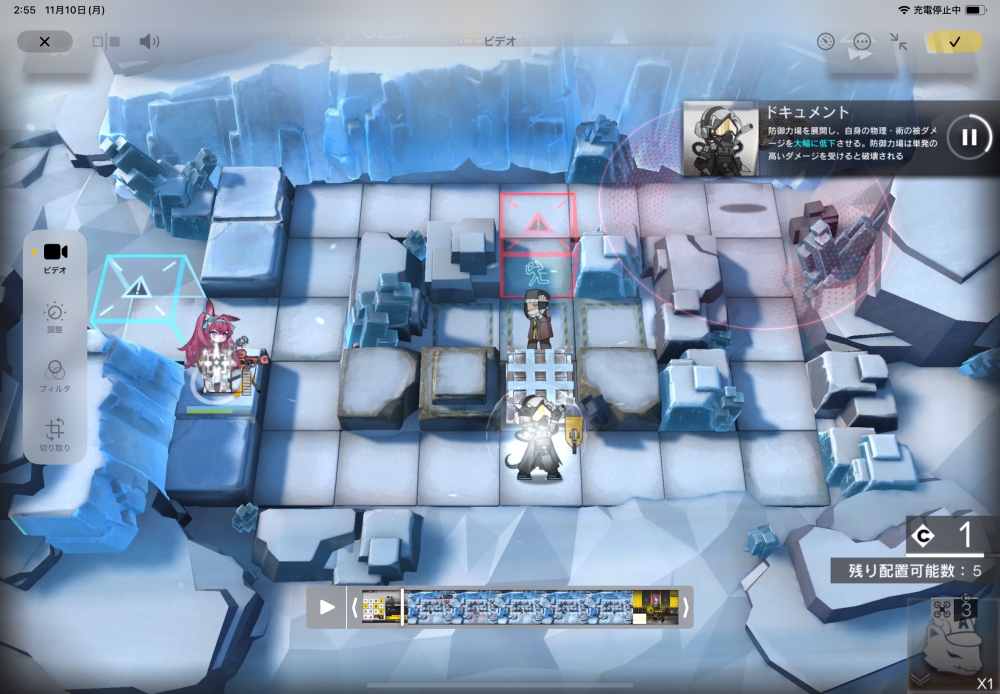Image resolution: width=1000 pixels, height=694 pixels.
Task: Tap the inward arrows collapse icon
Action: [x=899, y=42]
